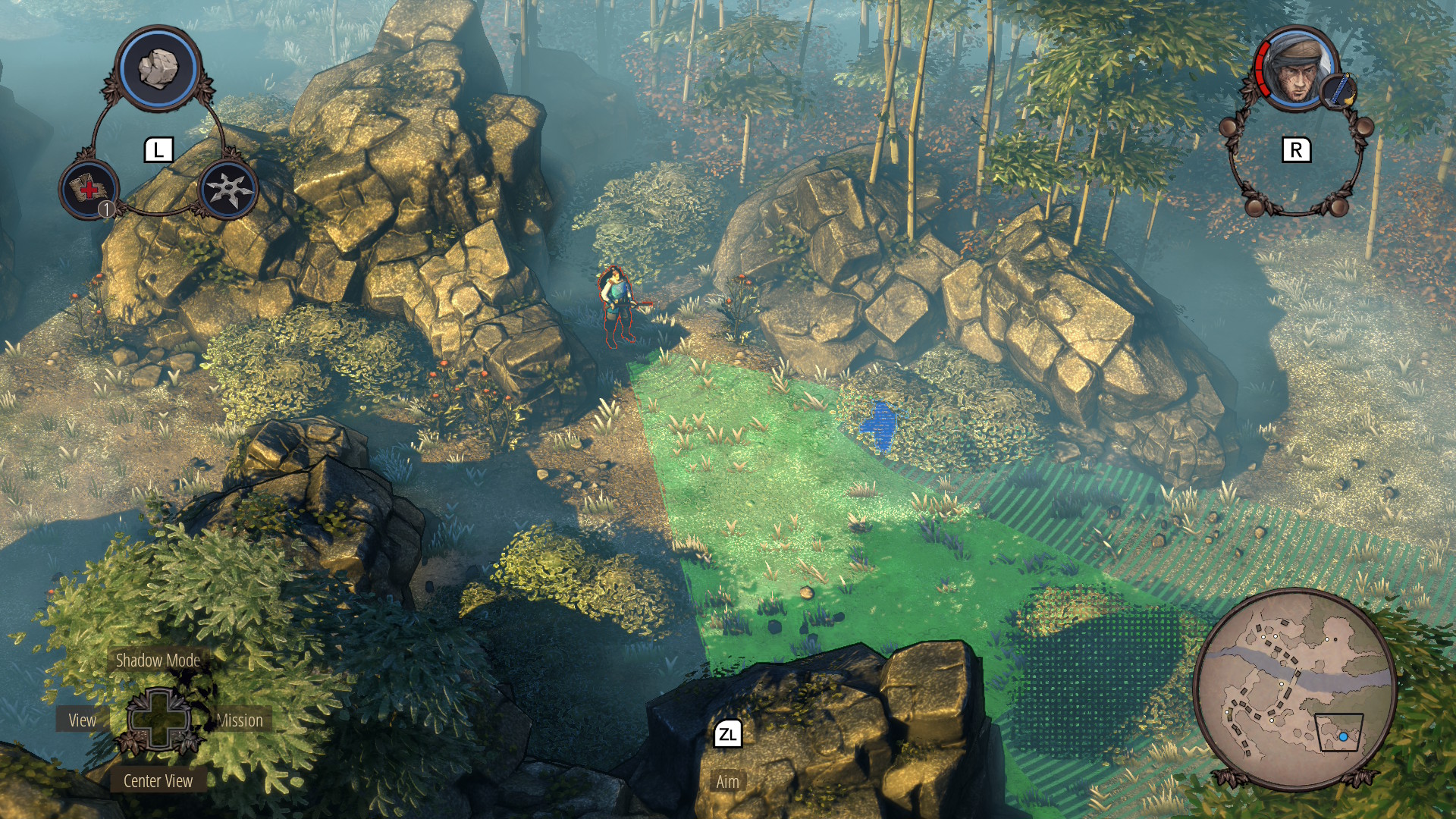This screenshot has height=819, width=1456.
Task: Click the Aim label
Action: (727, 782)
